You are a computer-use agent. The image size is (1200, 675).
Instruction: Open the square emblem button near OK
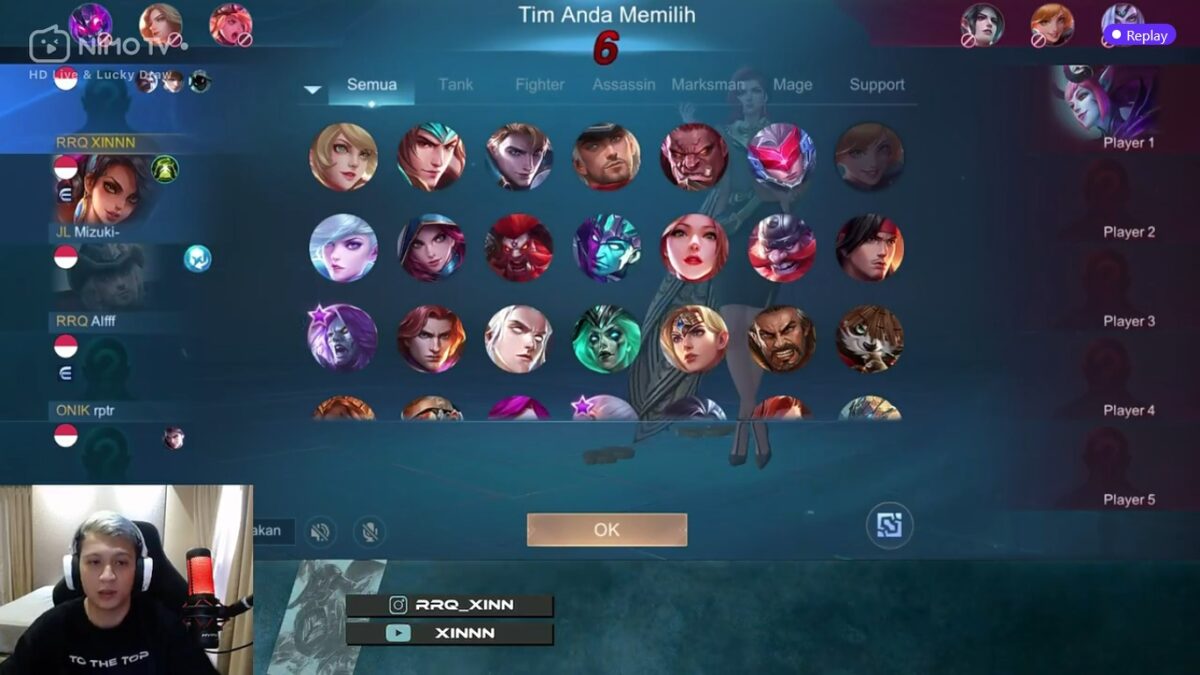pos(889,526)
